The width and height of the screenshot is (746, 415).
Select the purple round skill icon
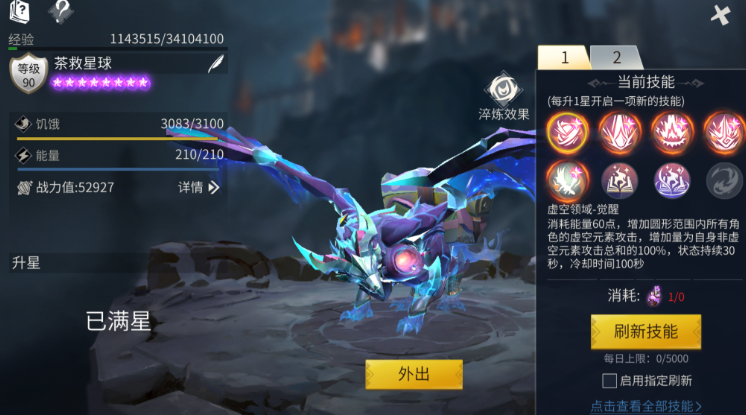pos(671,179)
